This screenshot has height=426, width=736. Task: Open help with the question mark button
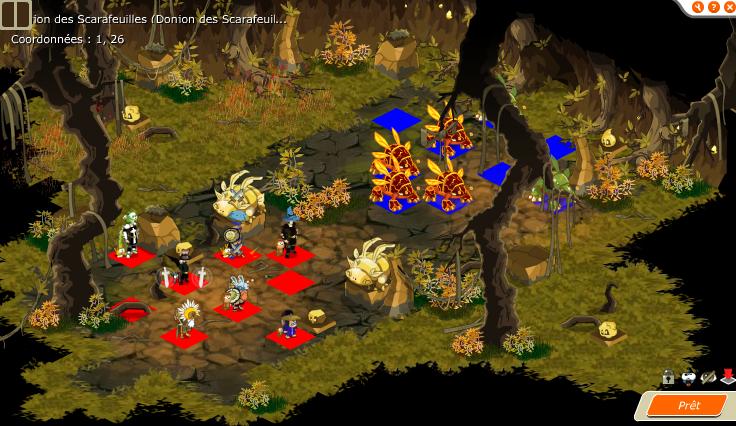pyautogui.click(x=713, y=7)
